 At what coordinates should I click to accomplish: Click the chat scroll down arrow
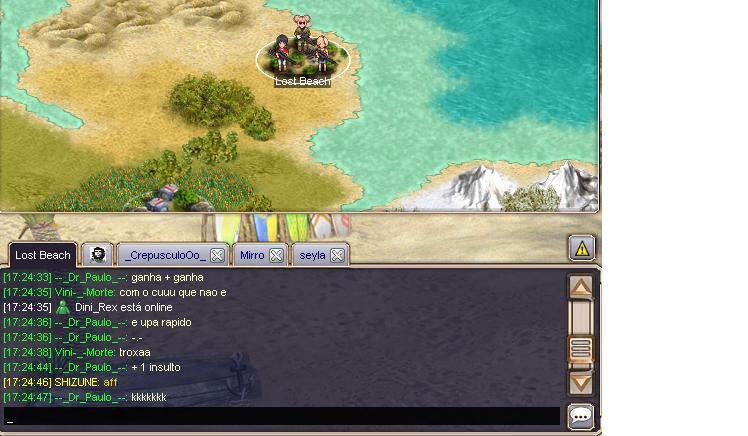click(580, 382)
